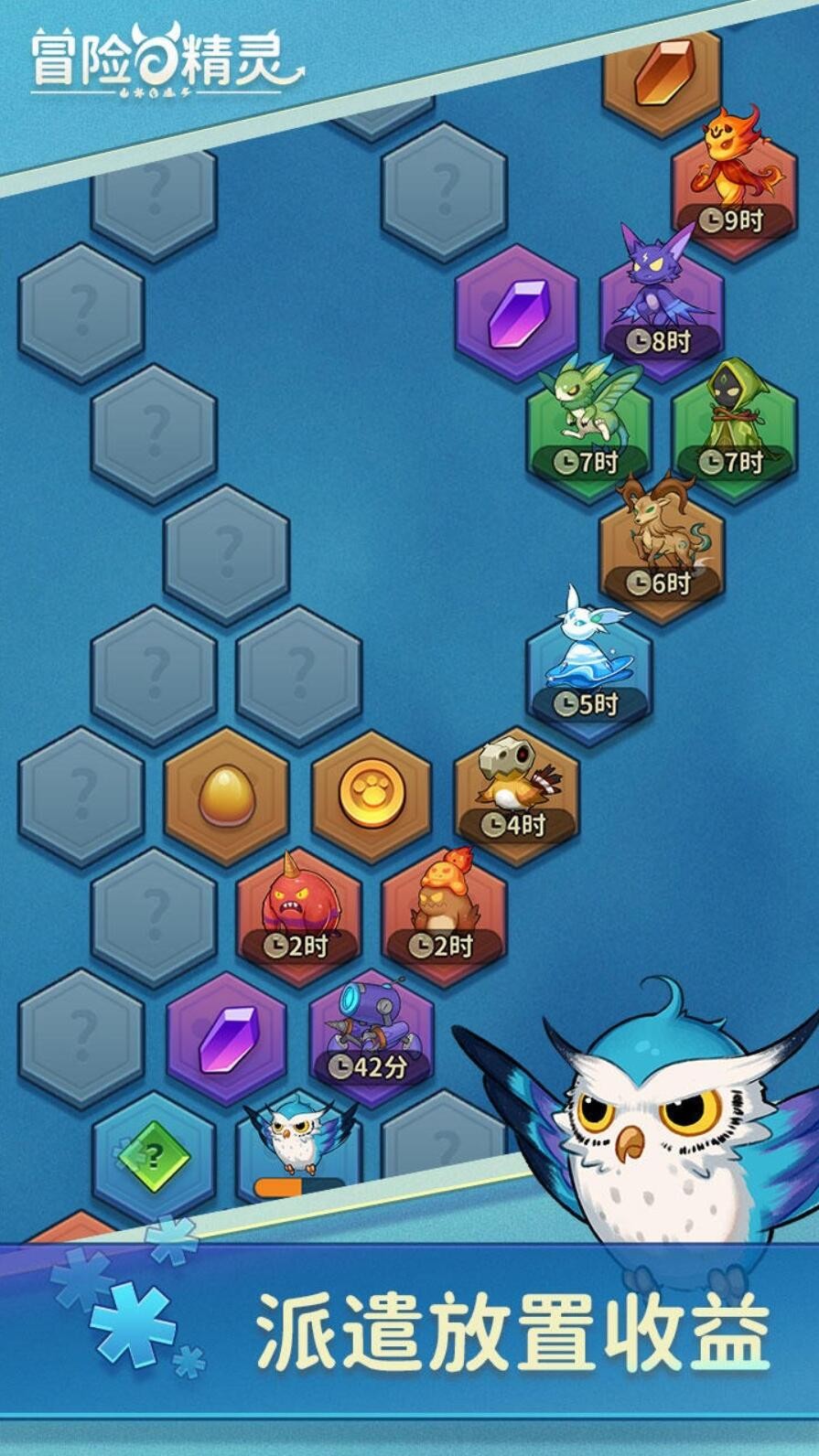Pick the hooded green figure tile

(x=734, y=426)
